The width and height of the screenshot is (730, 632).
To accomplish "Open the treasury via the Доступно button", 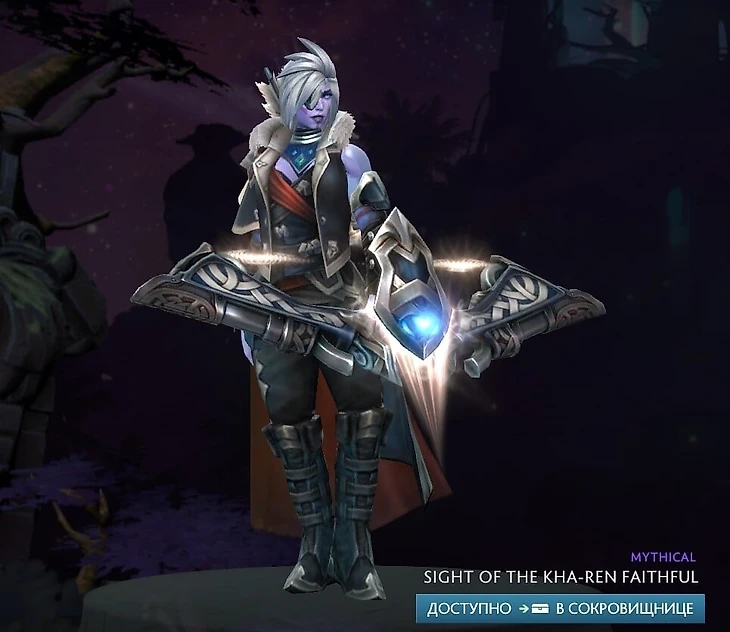I will click(x=560, y=608).
